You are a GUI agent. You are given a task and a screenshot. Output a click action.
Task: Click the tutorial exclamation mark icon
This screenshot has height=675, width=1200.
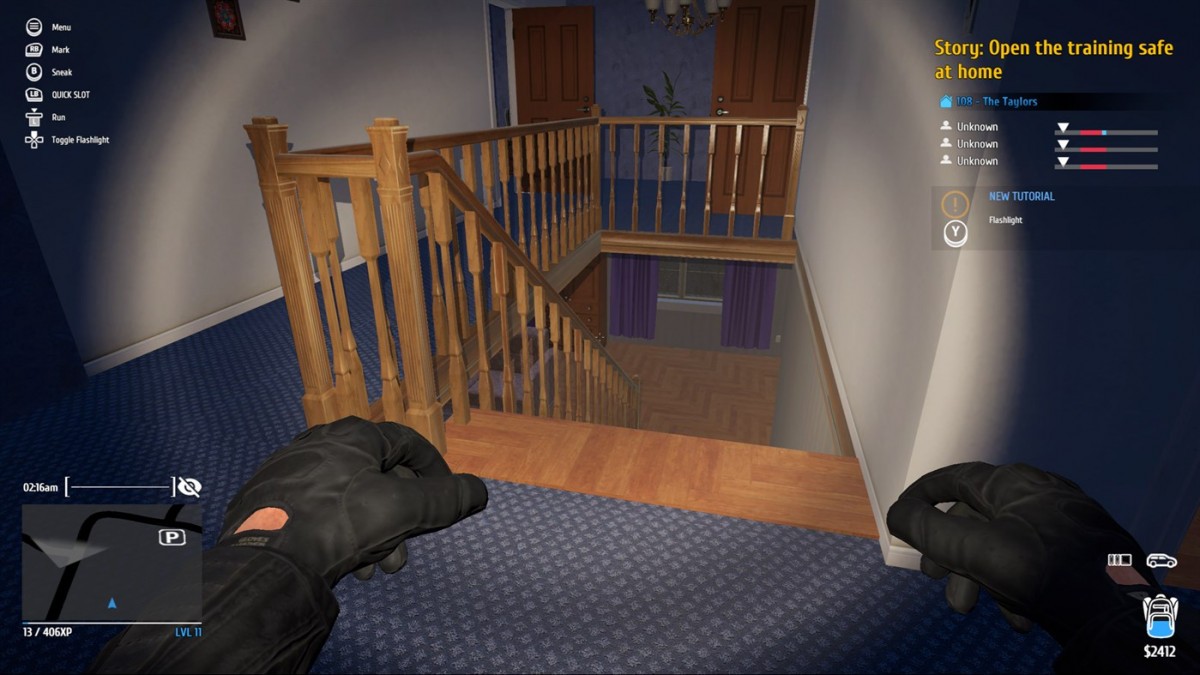coord(955,204)
